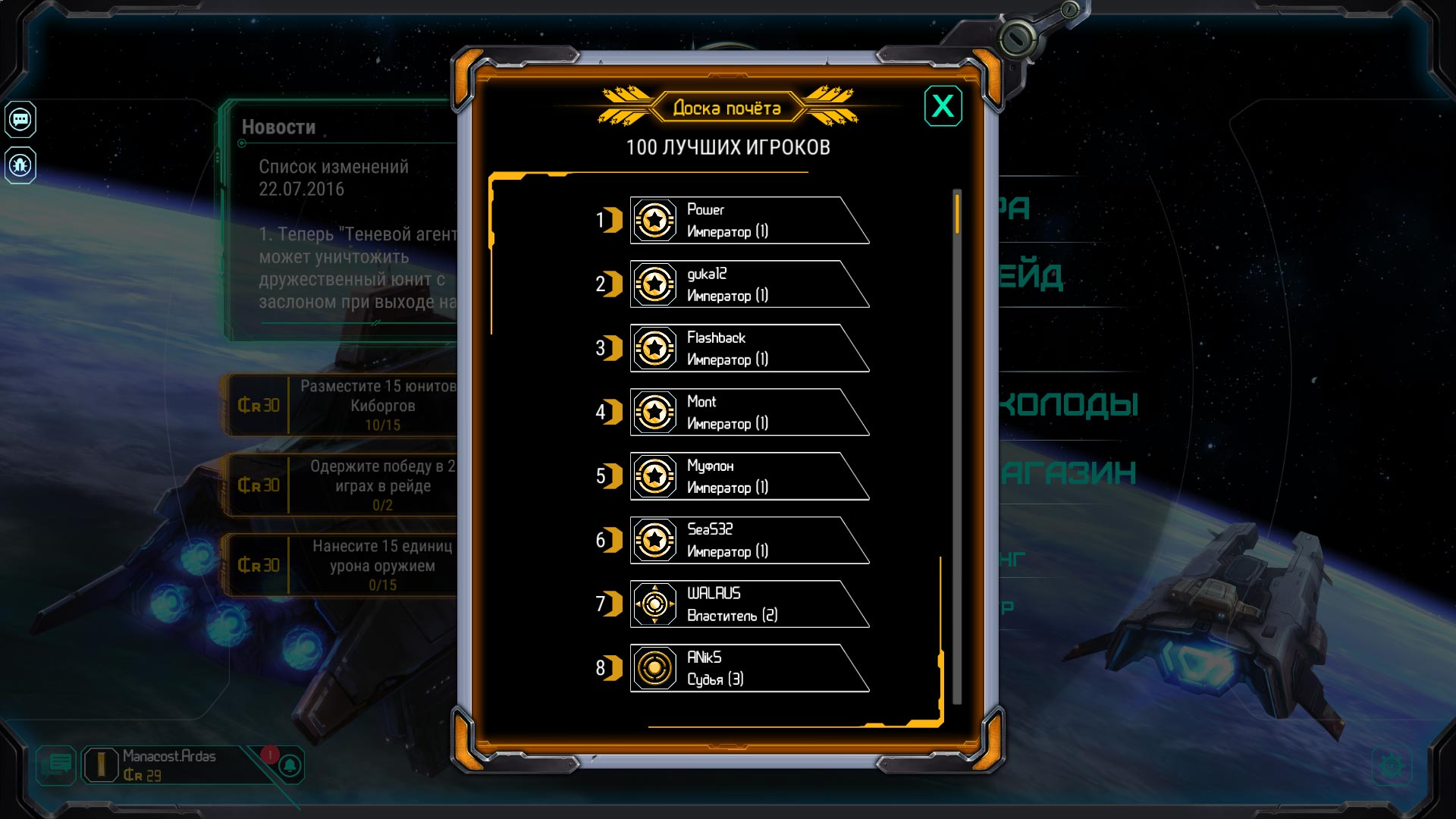Open the ANikS Судья entry
Image resolution: width=1456 pixels, height=819 pixels.
point(747,668)
